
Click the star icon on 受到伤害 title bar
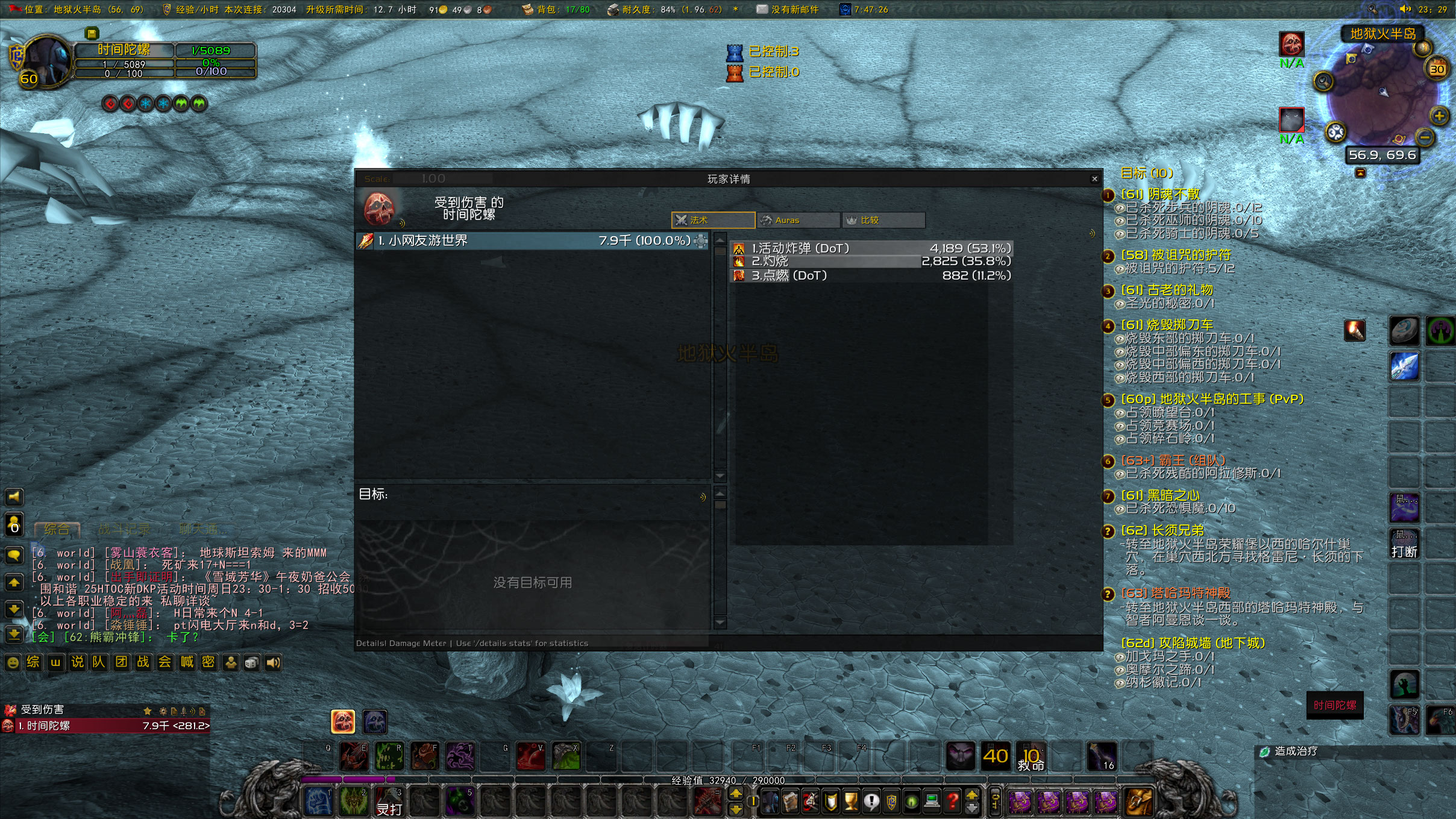coord(146,711)
